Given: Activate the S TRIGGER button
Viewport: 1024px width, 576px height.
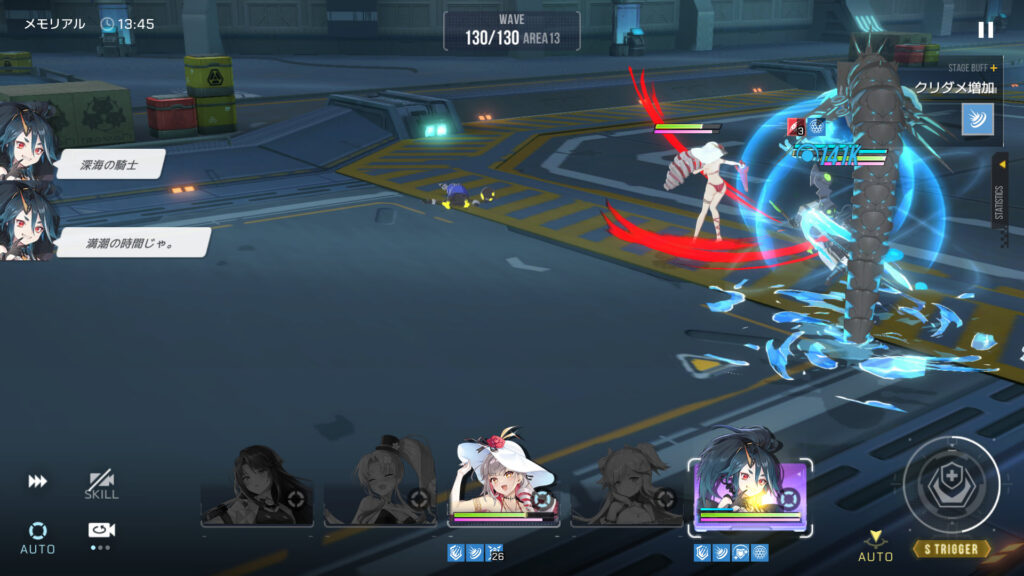Looking at the screenshot, I should (951, 549).
